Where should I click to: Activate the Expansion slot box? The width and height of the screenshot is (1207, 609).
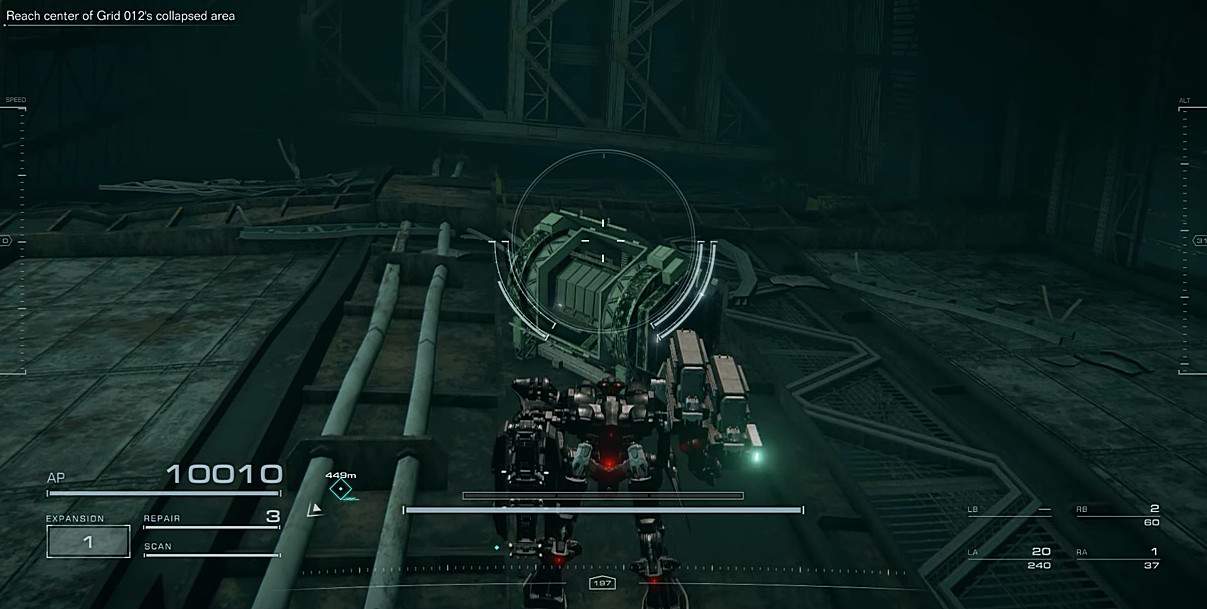click(x=88, y=541)
